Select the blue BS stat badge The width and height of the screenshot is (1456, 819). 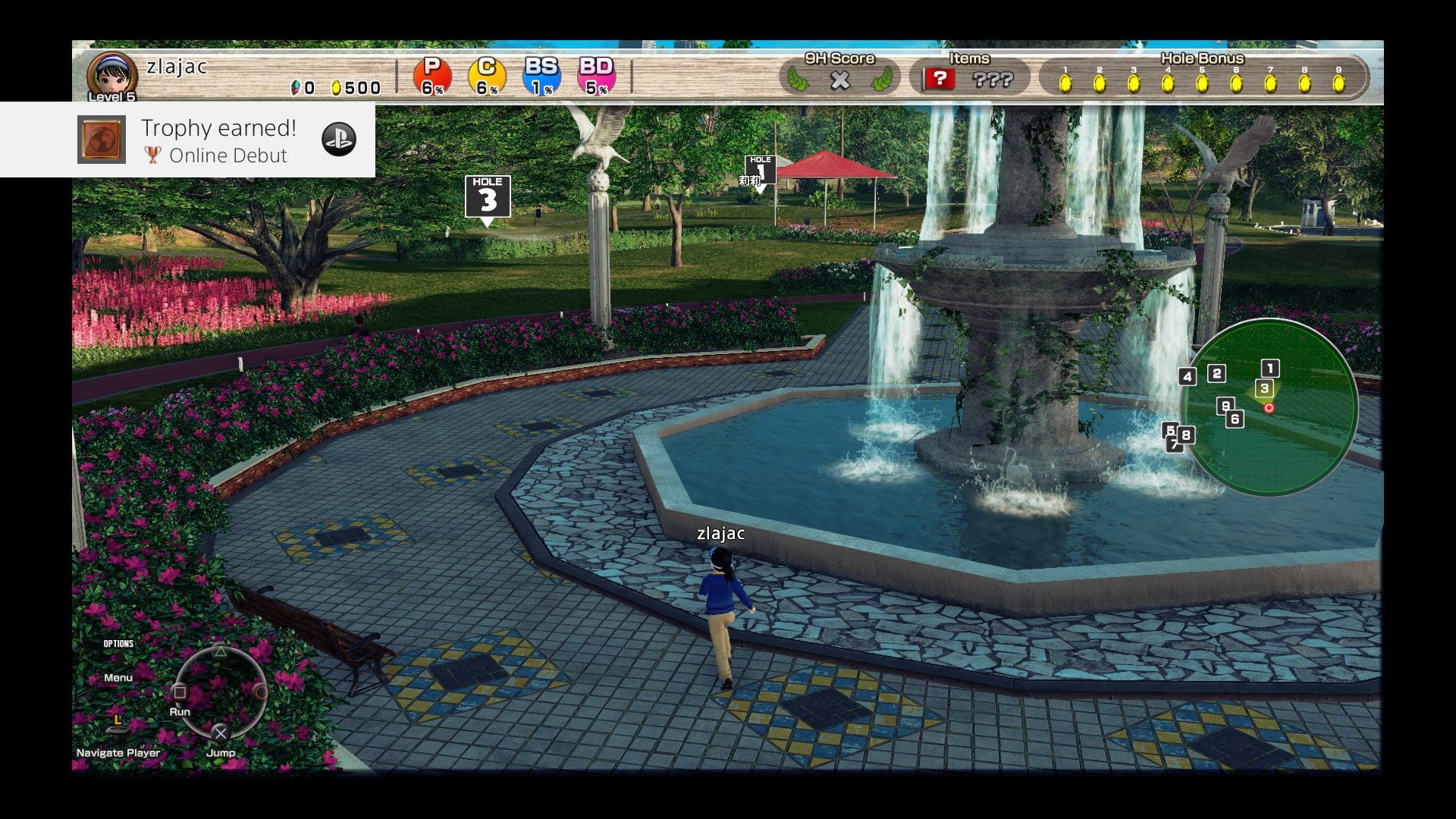[541, 77]
